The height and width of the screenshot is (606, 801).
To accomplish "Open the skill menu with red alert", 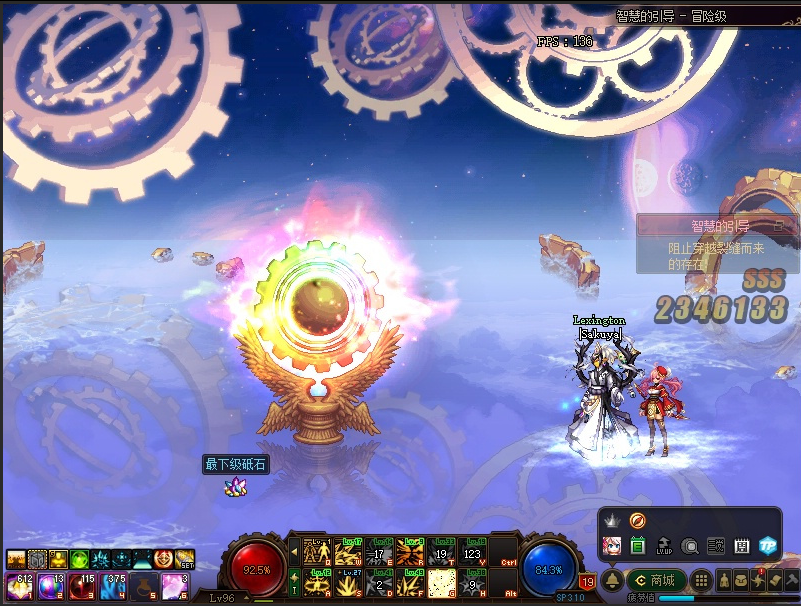I will tap(758, 580).
